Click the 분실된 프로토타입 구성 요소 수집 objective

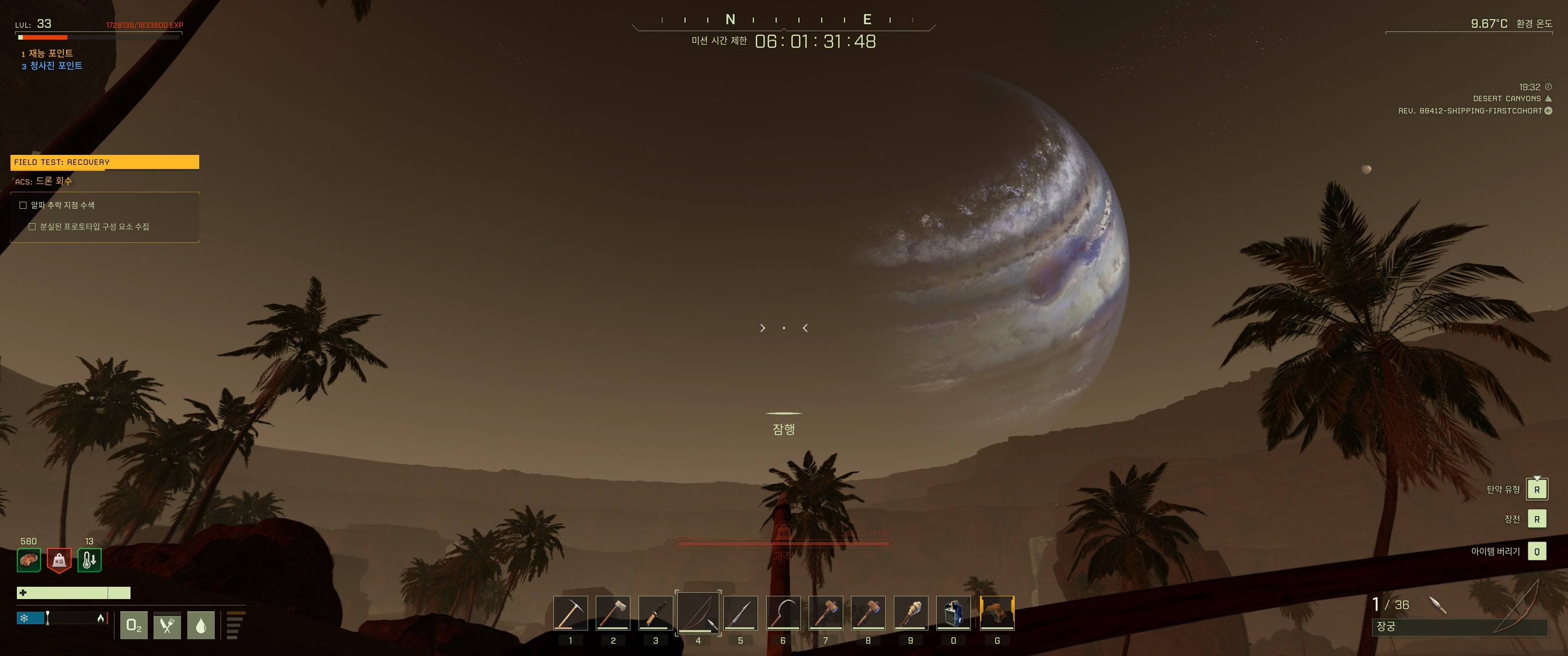[94, 226]
